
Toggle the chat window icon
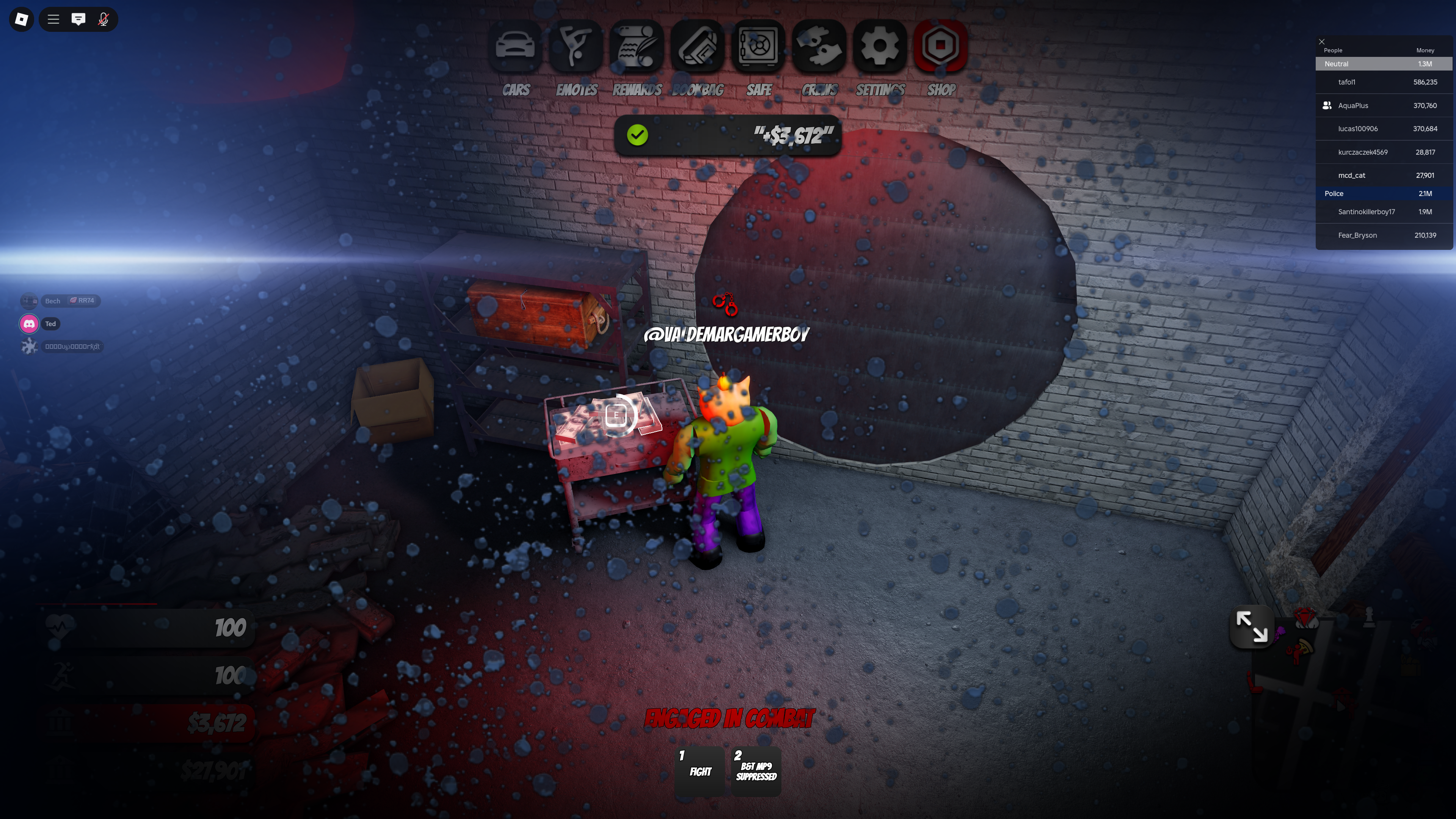coord(78,20)
